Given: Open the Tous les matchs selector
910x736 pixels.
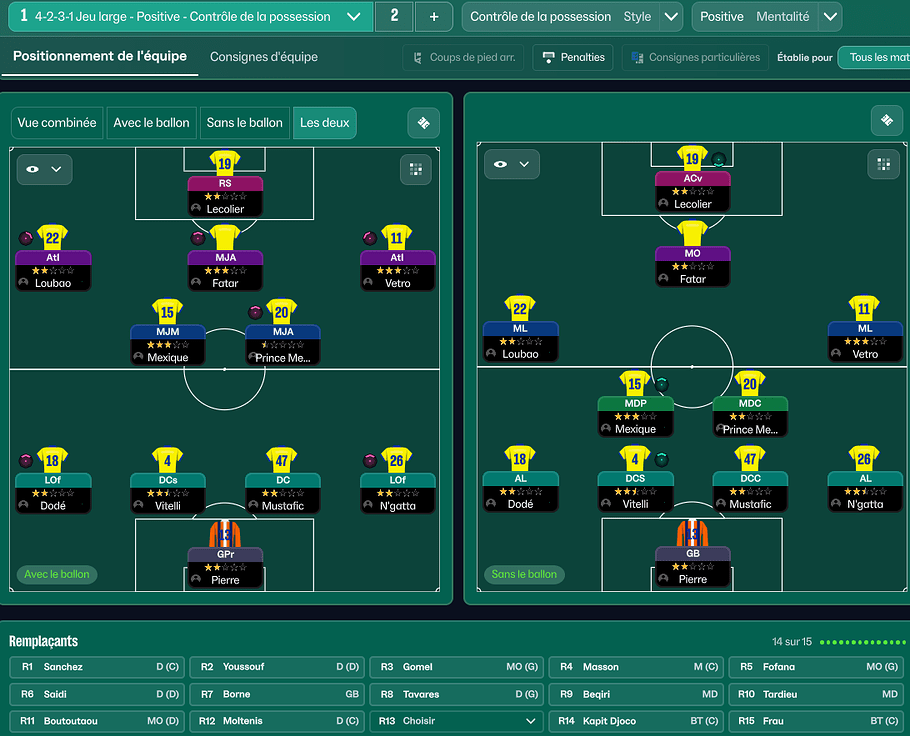Looking at the screenshot, I should (878, 58).
